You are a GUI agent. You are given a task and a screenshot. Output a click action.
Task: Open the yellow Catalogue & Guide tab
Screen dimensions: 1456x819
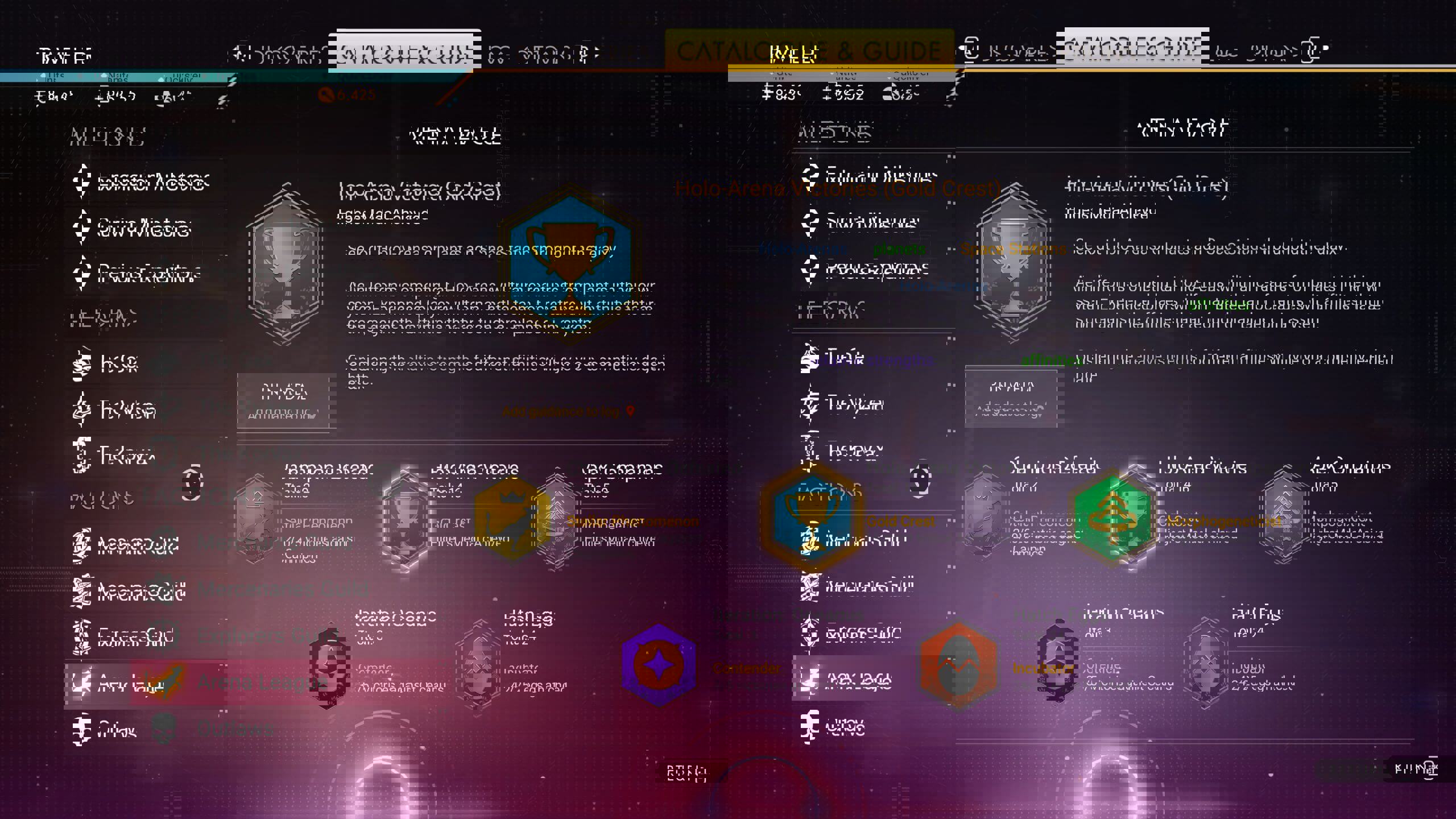click(809, 51)
